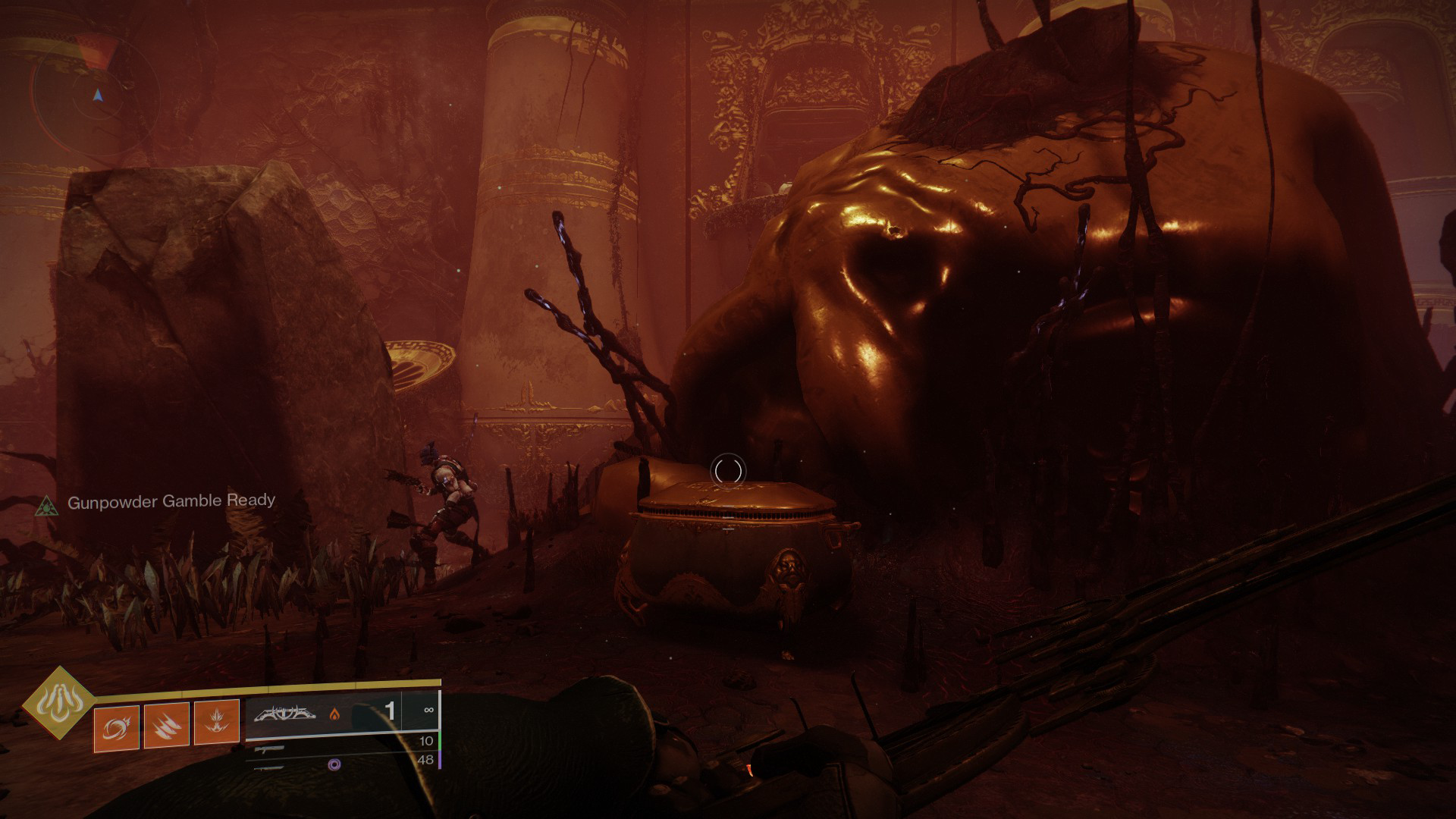1456x819 pixels.
Task: Trigger the throwing knives melee ability
Action: [x=167, y=726]
